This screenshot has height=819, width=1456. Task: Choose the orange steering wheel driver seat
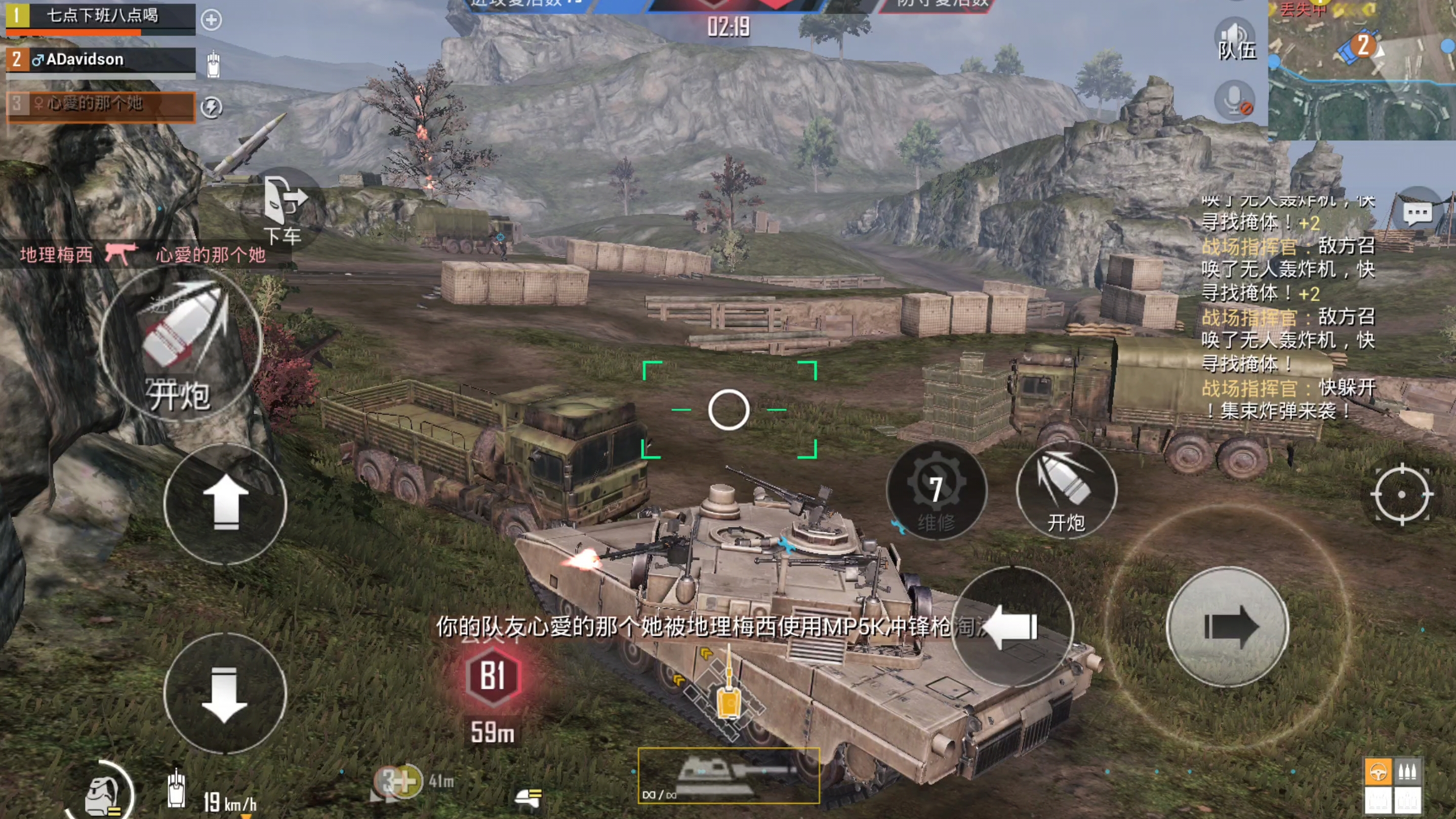point(1378,772)
